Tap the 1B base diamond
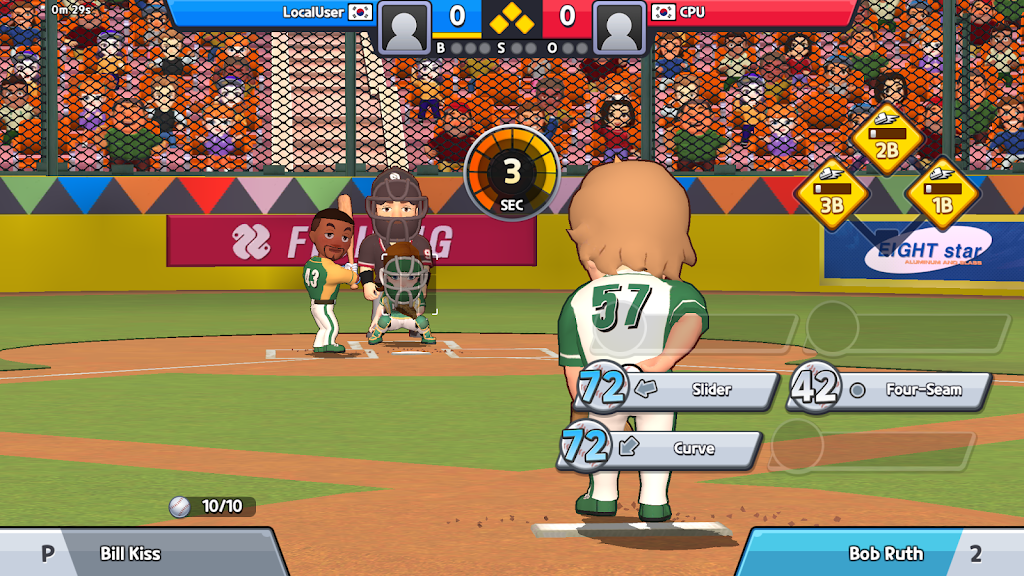1024x576 pixels. tap(941, 193)
